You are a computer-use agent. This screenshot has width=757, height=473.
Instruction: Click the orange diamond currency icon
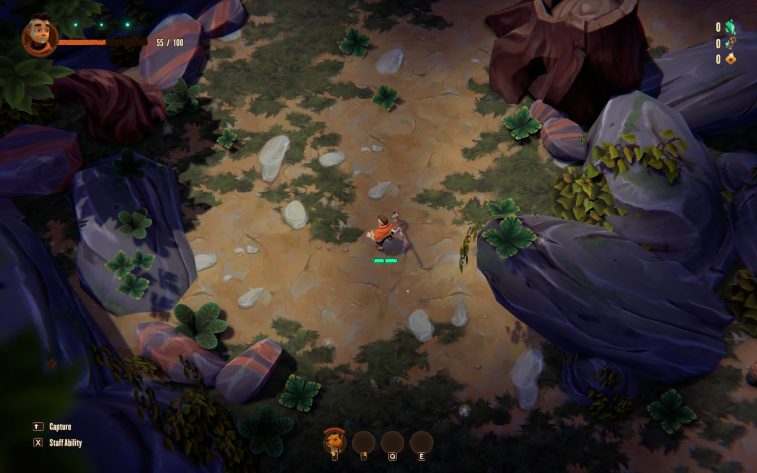(x=729, y=59)
